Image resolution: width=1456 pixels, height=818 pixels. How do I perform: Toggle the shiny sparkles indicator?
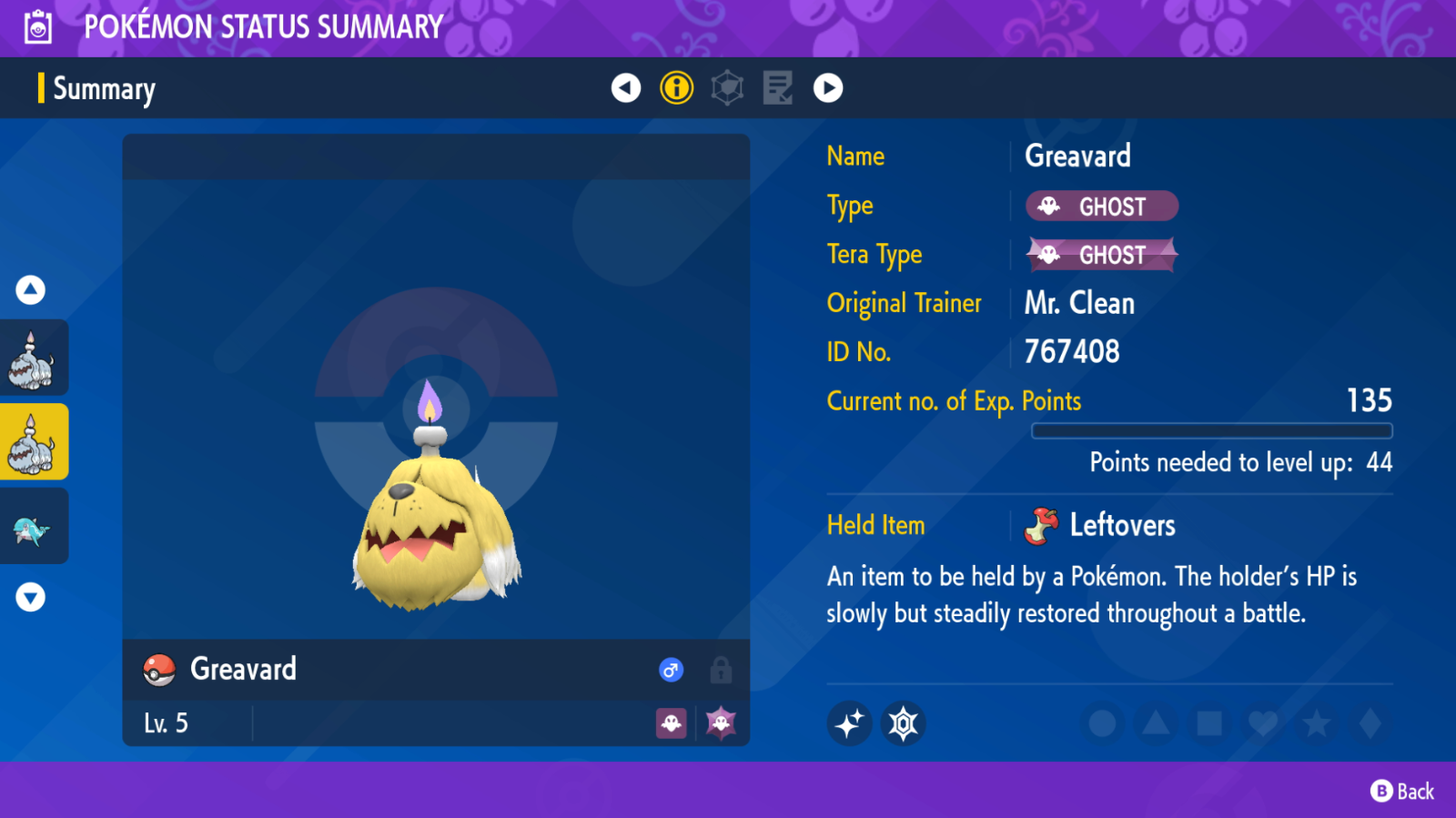click(849, 724)
